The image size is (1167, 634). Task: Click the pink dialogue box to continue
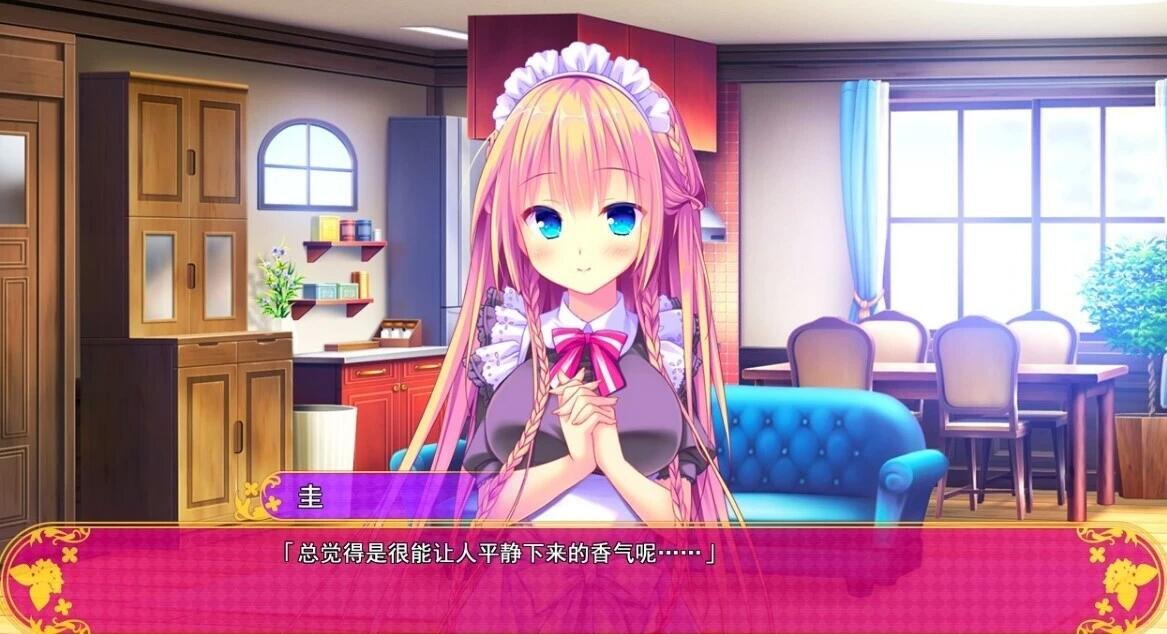click(583, 585)
